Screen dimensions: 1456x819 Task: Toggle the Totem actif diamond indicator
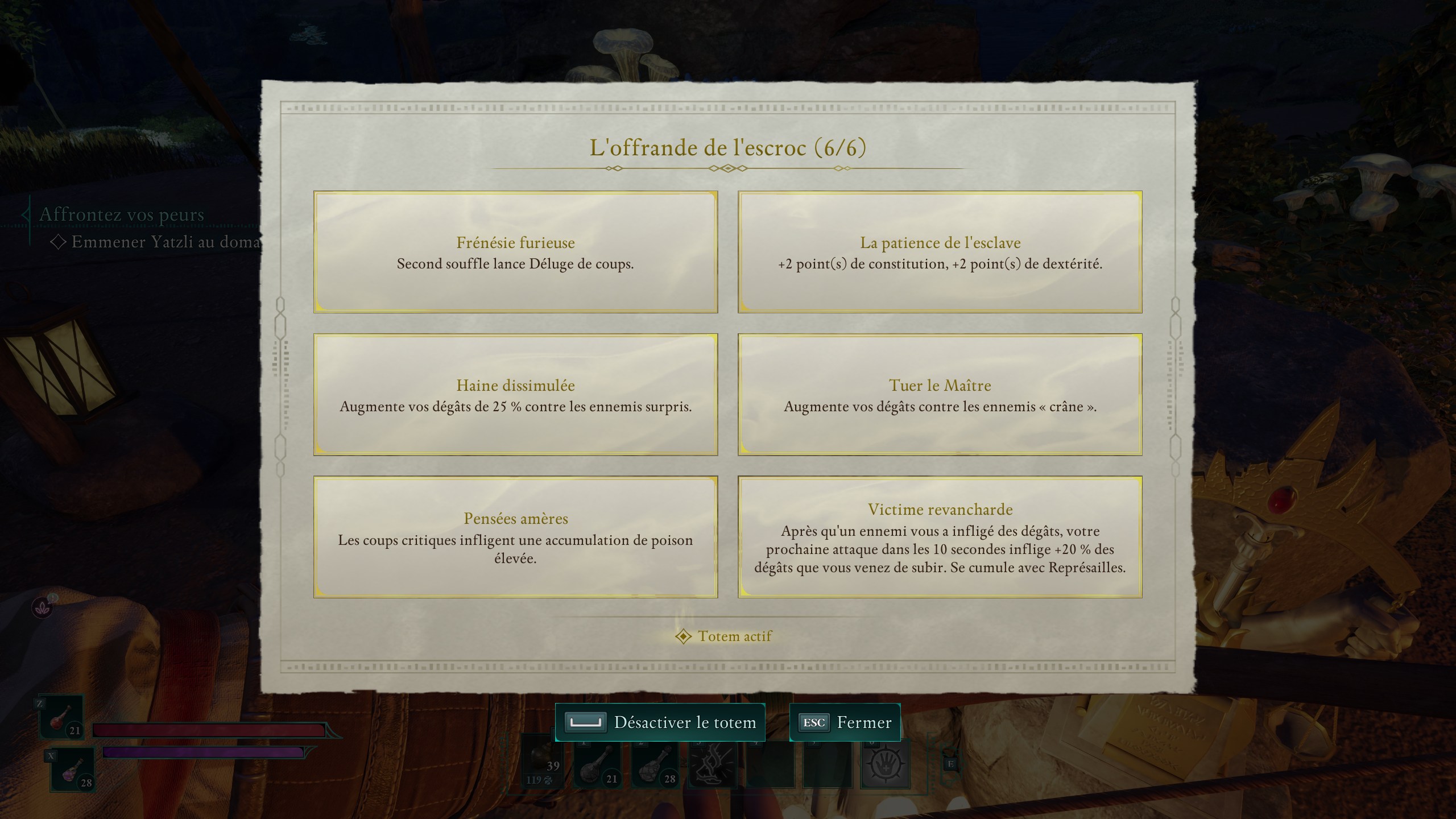pos(682,636)
